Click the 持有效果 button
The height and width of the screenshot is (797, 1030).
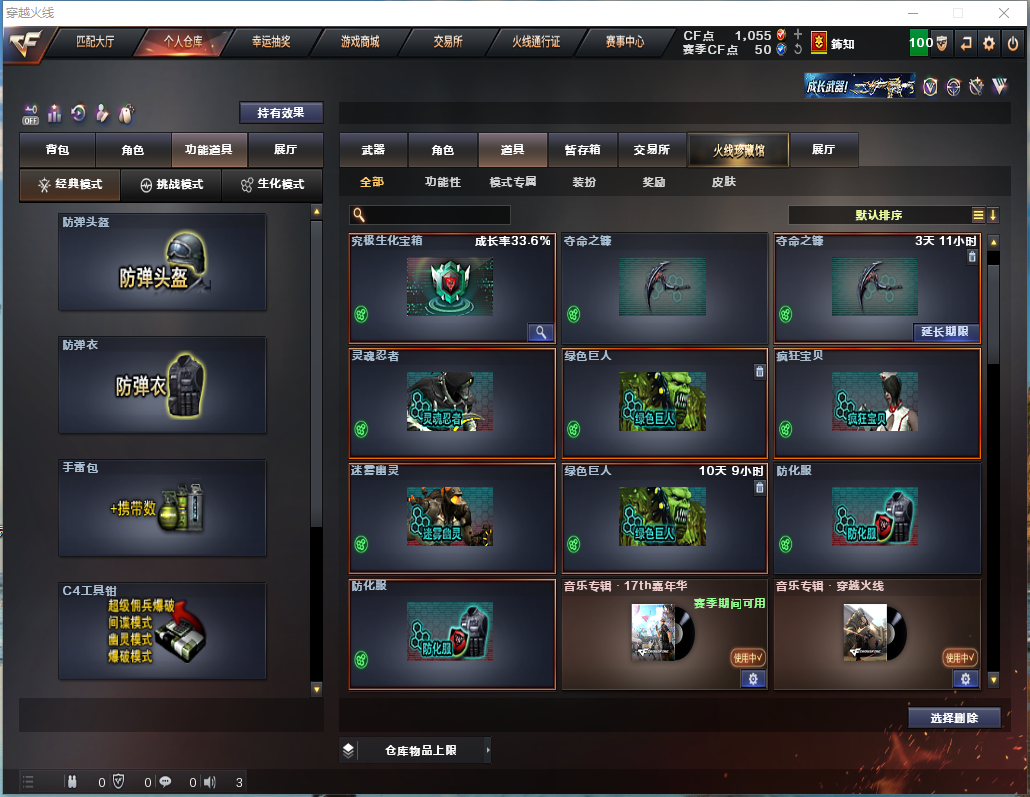(x=281, y=113)
